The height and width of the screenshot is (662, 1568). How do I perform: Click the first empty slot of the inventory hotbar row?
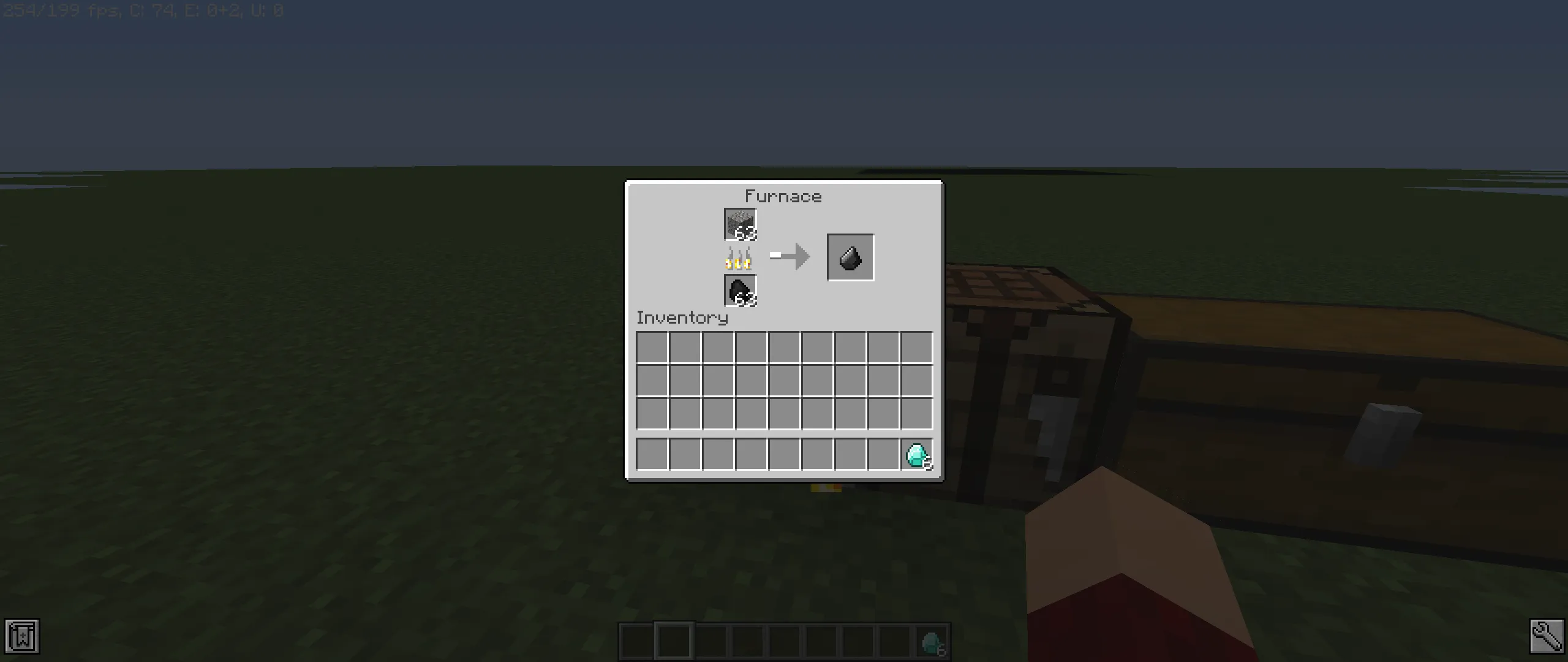coord(652,455)
